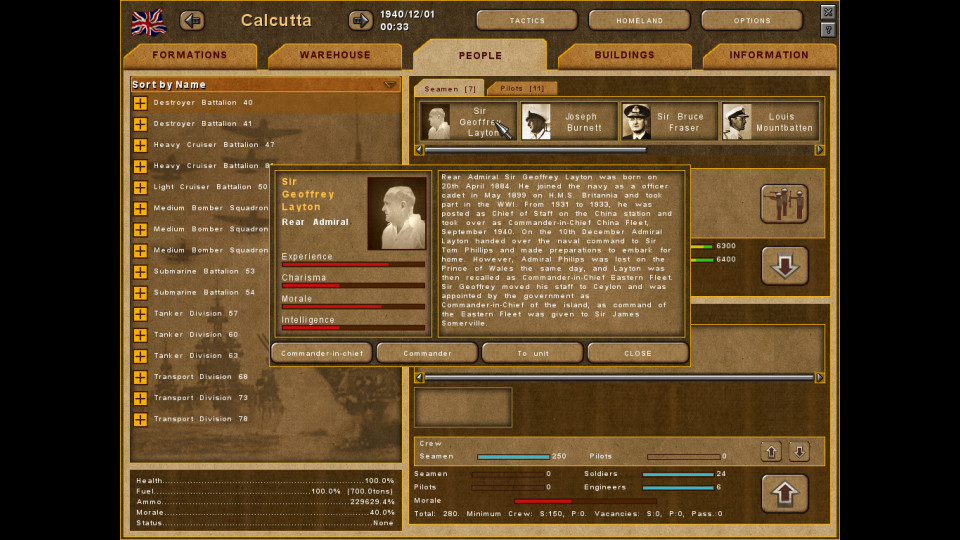Go to the next base arrow
This screenshot has height=540, width=960.
[360, 20]
